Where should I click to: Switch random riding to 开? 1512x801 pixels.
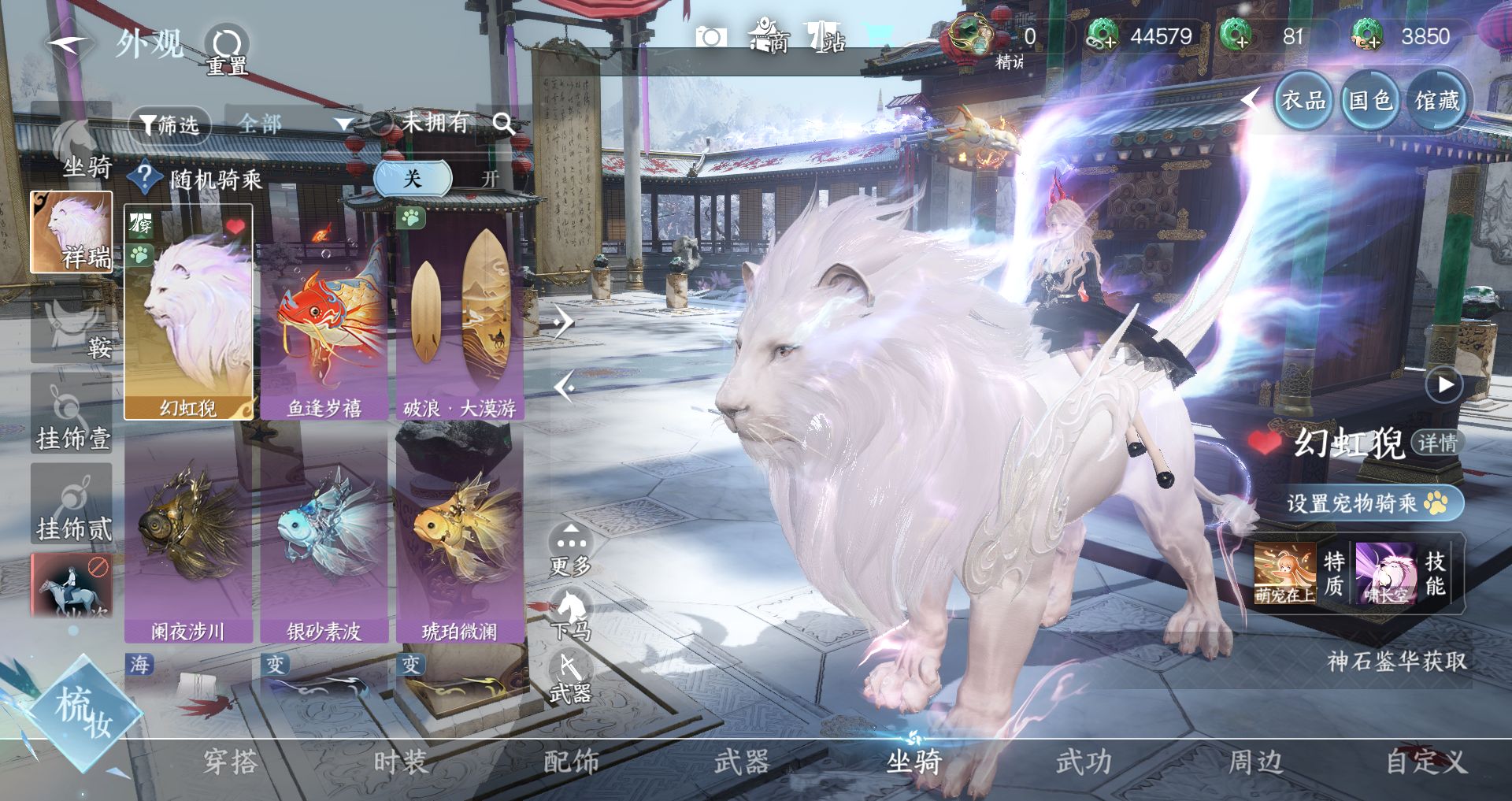(490, 179)
